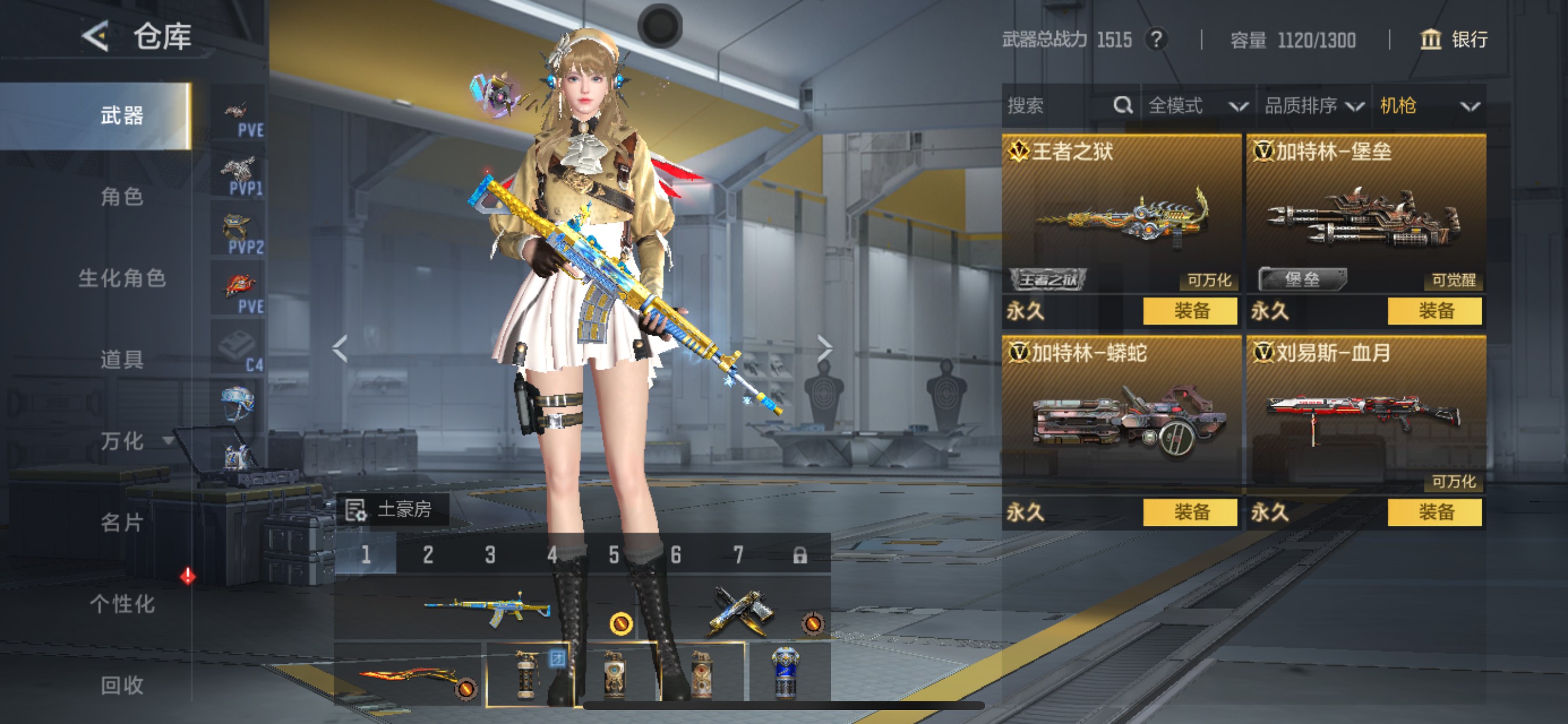Select the 加特林-蟒蛇 weapon card
The height and width of the screenshot is (724, 1568).
tap(1121, 414)
